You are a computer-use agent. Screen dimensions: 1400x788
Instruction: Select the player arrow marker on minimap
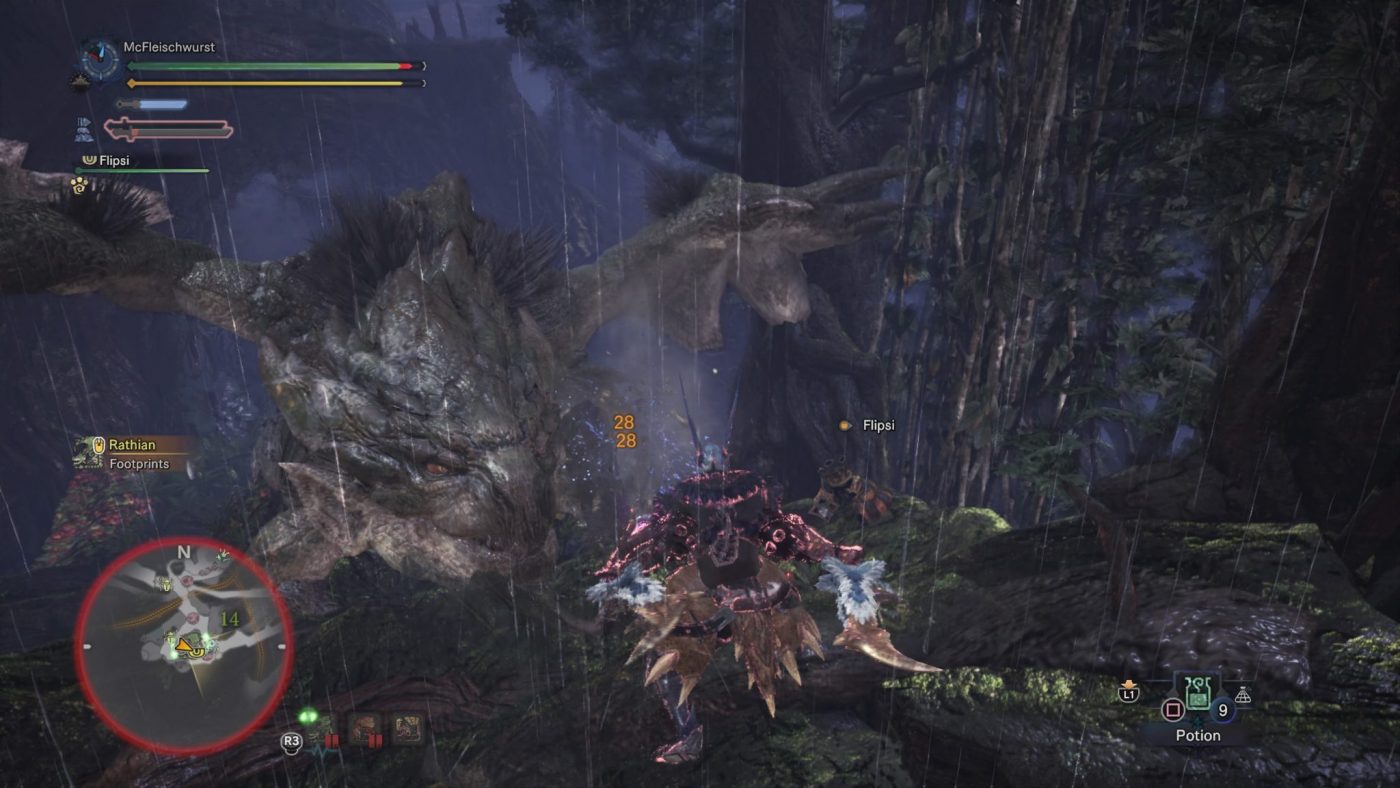tap(186, 649)
